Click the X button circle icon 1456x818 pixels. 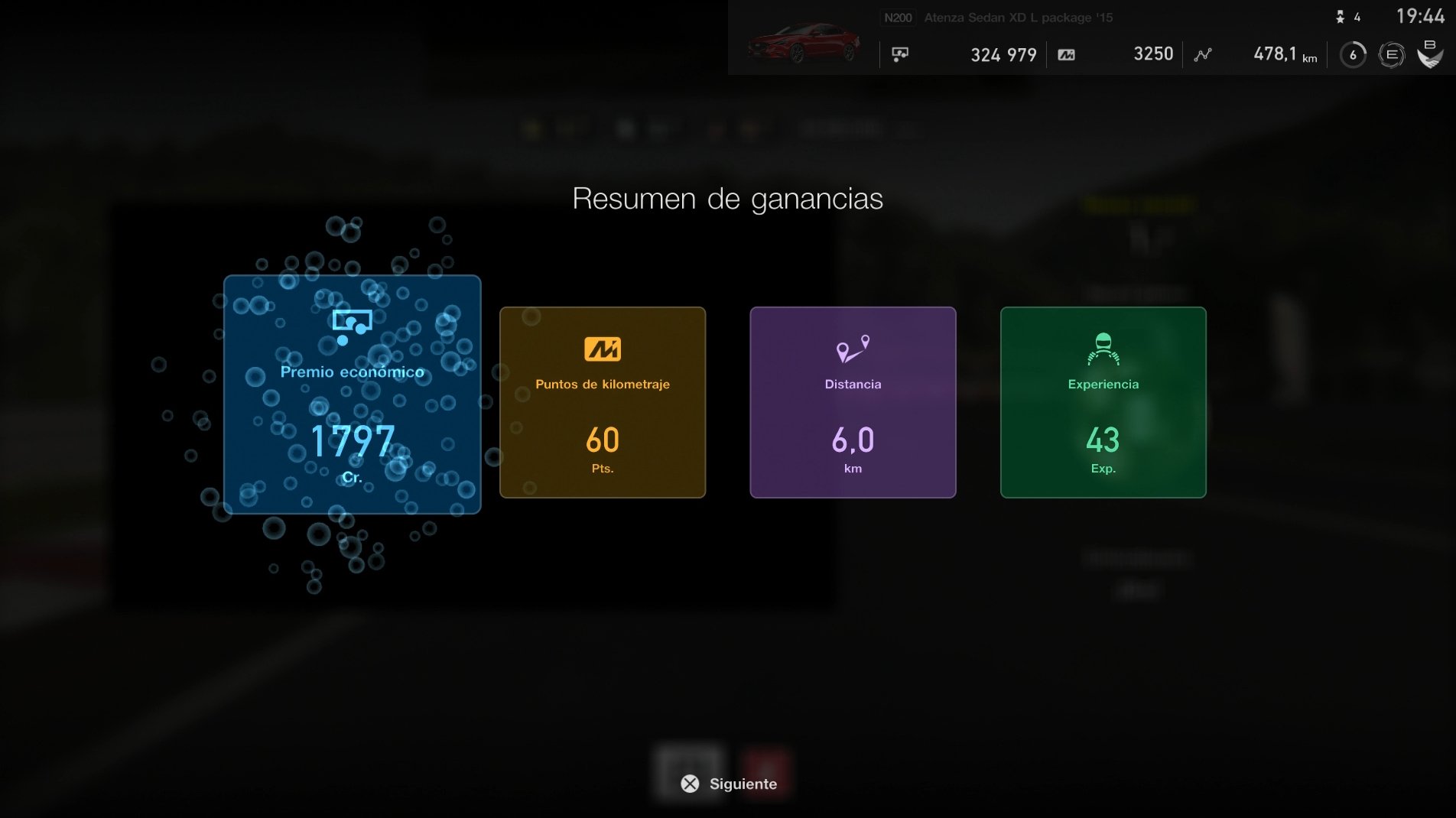point(689,784)
